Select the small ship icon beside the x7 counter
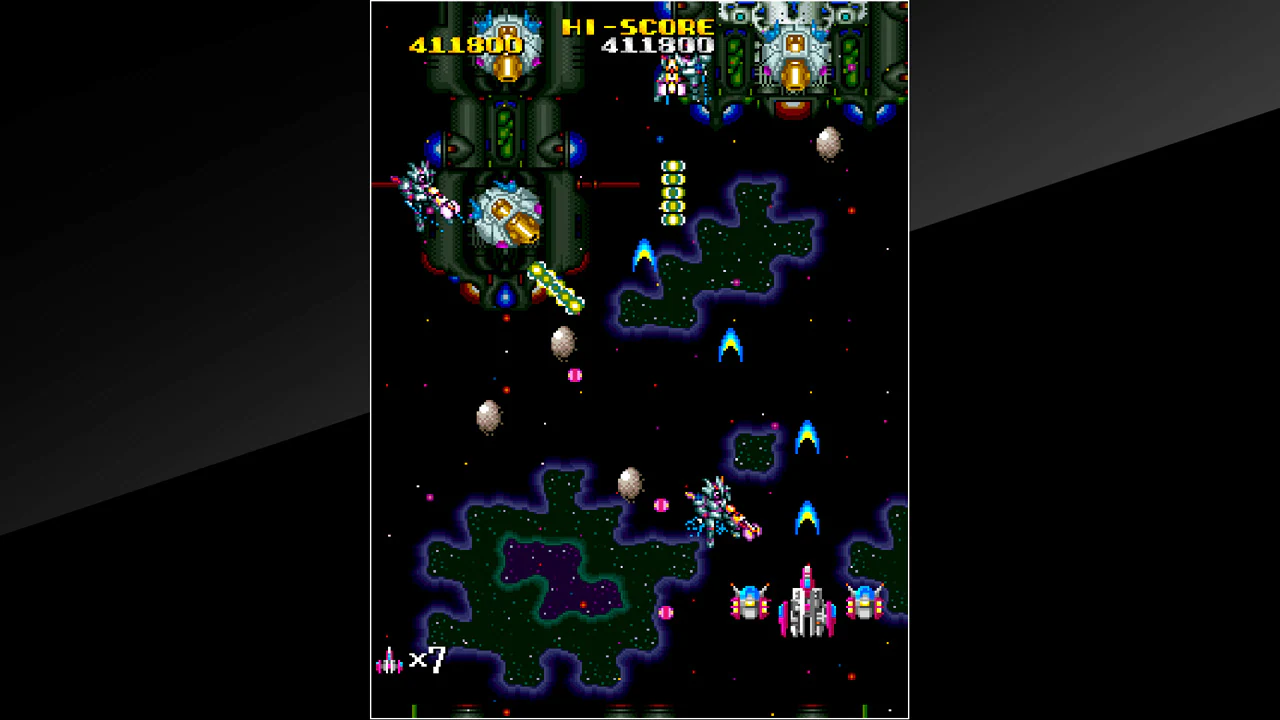The width and height of the screenshot is (1280, 720). tap(390, 660)
